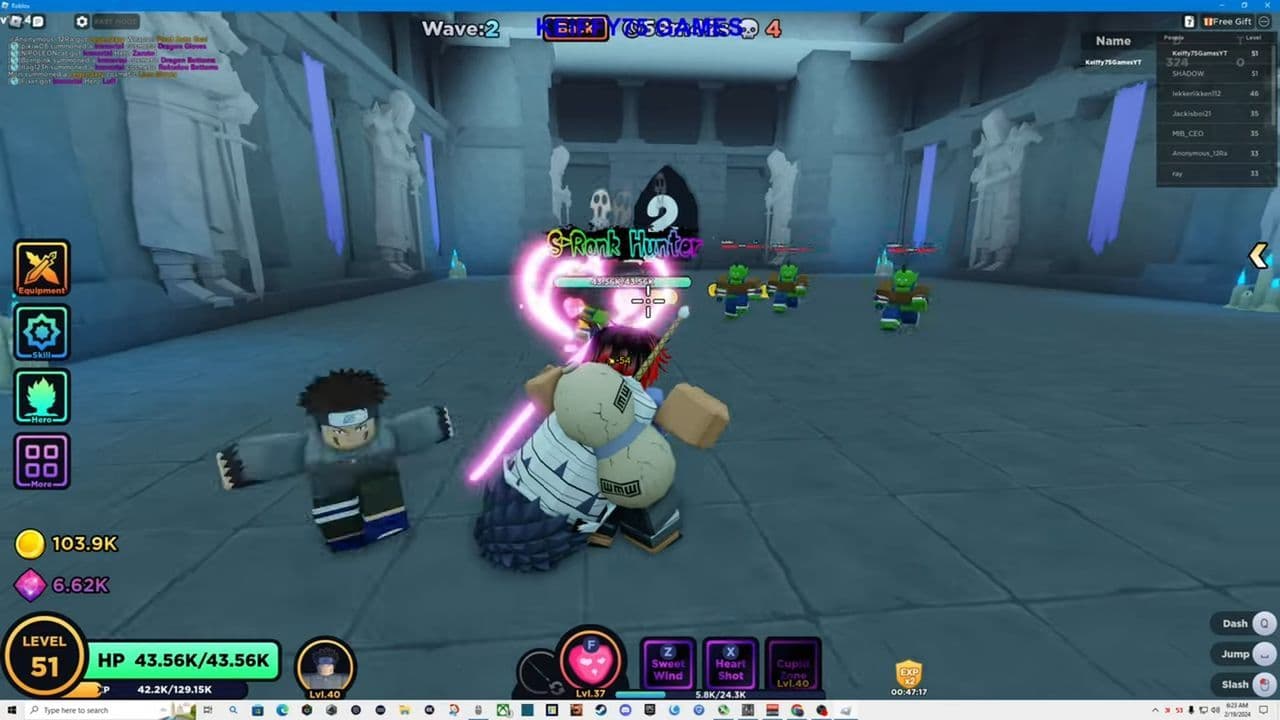This screenshot has width=1280, height=720.
Task: Open the Equipment panel
Action: click(41, 267)
